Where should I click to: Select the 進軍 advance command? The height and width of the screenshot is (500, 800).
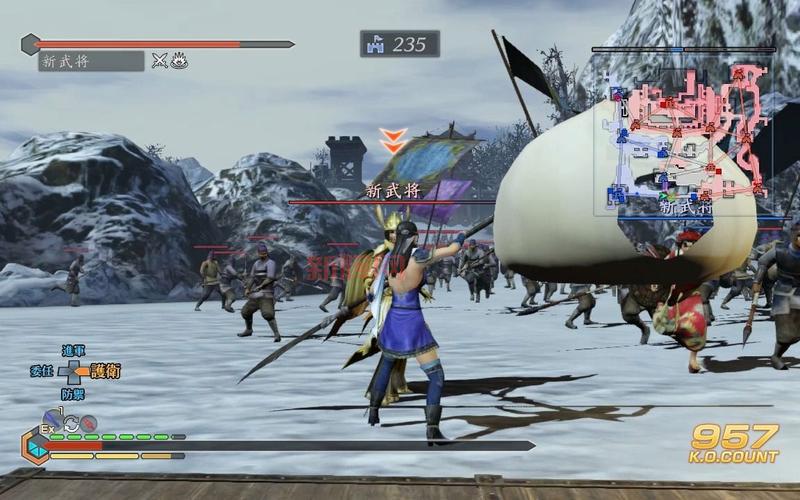pyautogui.click(x=73, y=351)
